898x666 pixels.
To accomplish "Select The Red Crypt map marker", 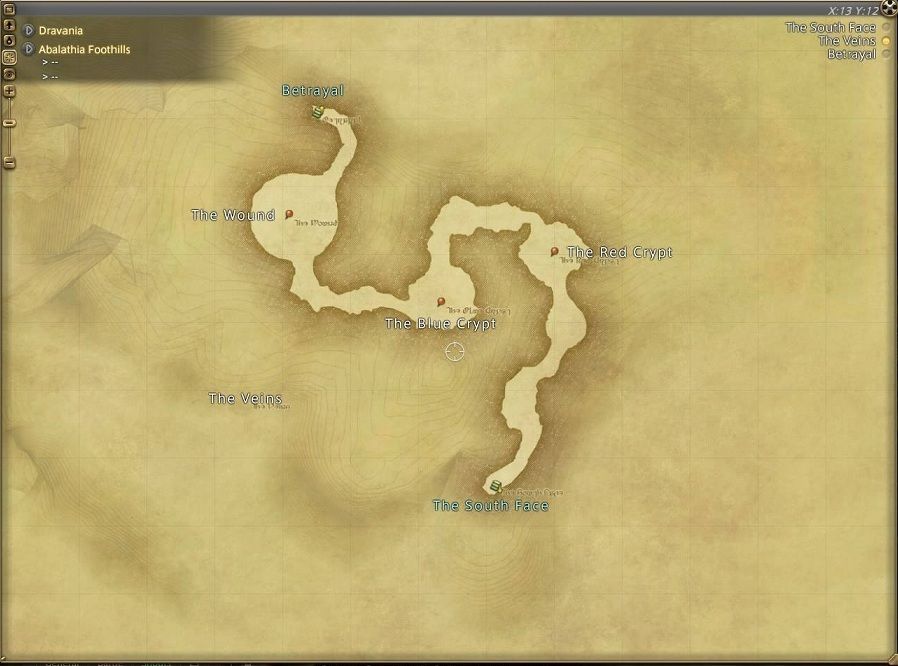I will click(555, 252).
